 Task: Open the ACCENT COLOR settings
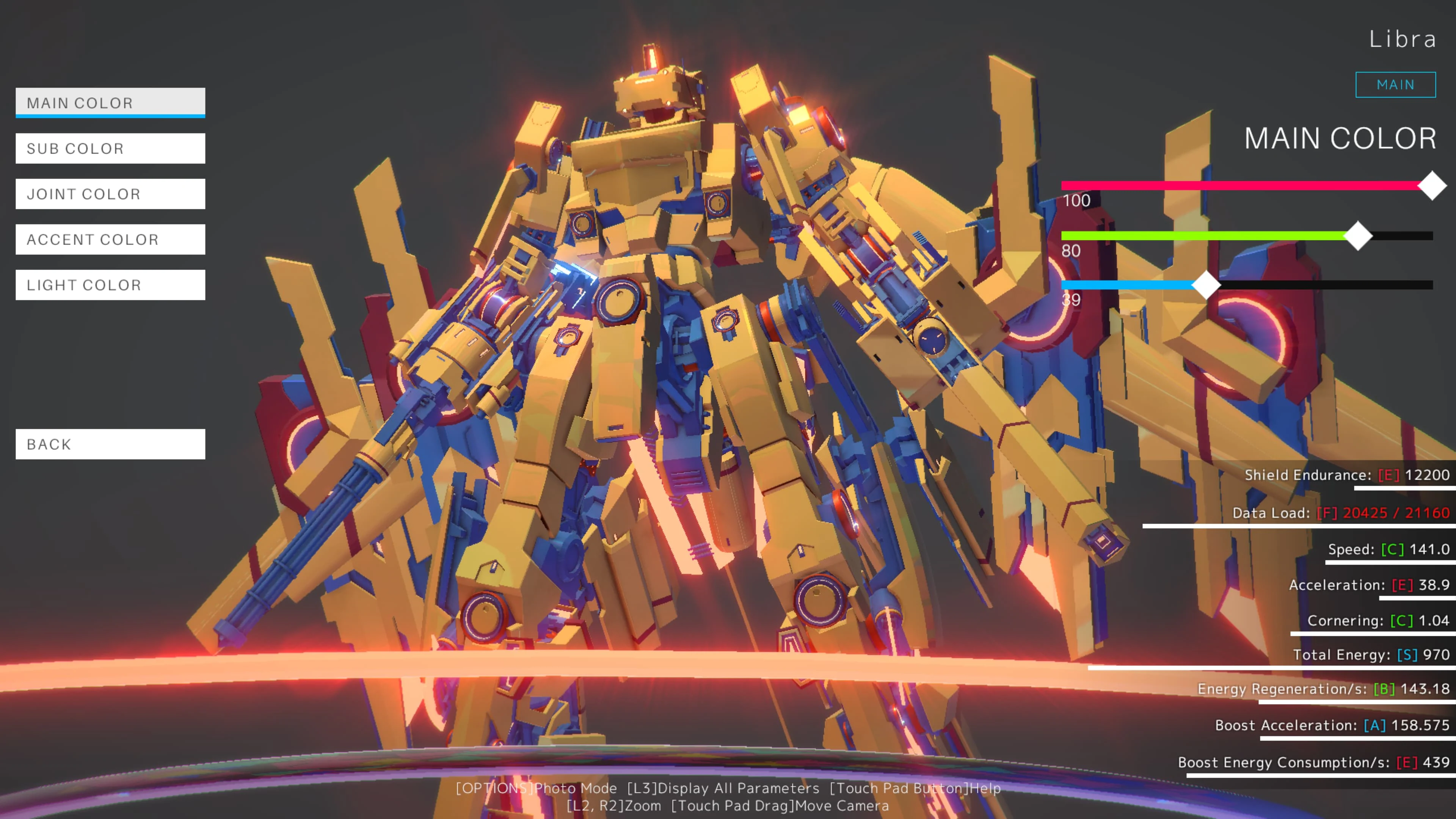pyautogui.click(x=110, y=239)
